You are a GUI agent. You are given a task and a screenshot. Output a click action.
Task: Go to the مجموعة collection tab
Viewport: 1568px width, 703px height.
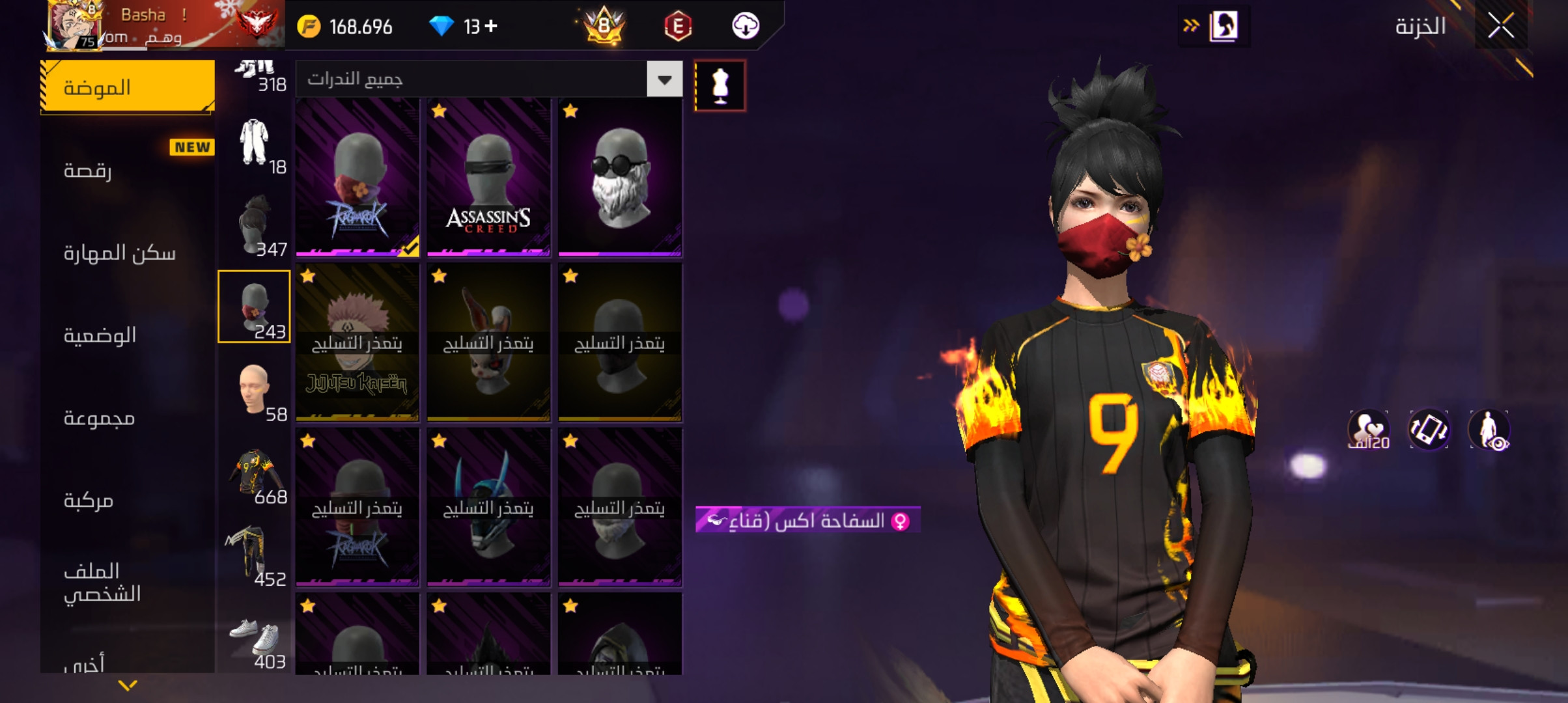(x=128, y=418)
